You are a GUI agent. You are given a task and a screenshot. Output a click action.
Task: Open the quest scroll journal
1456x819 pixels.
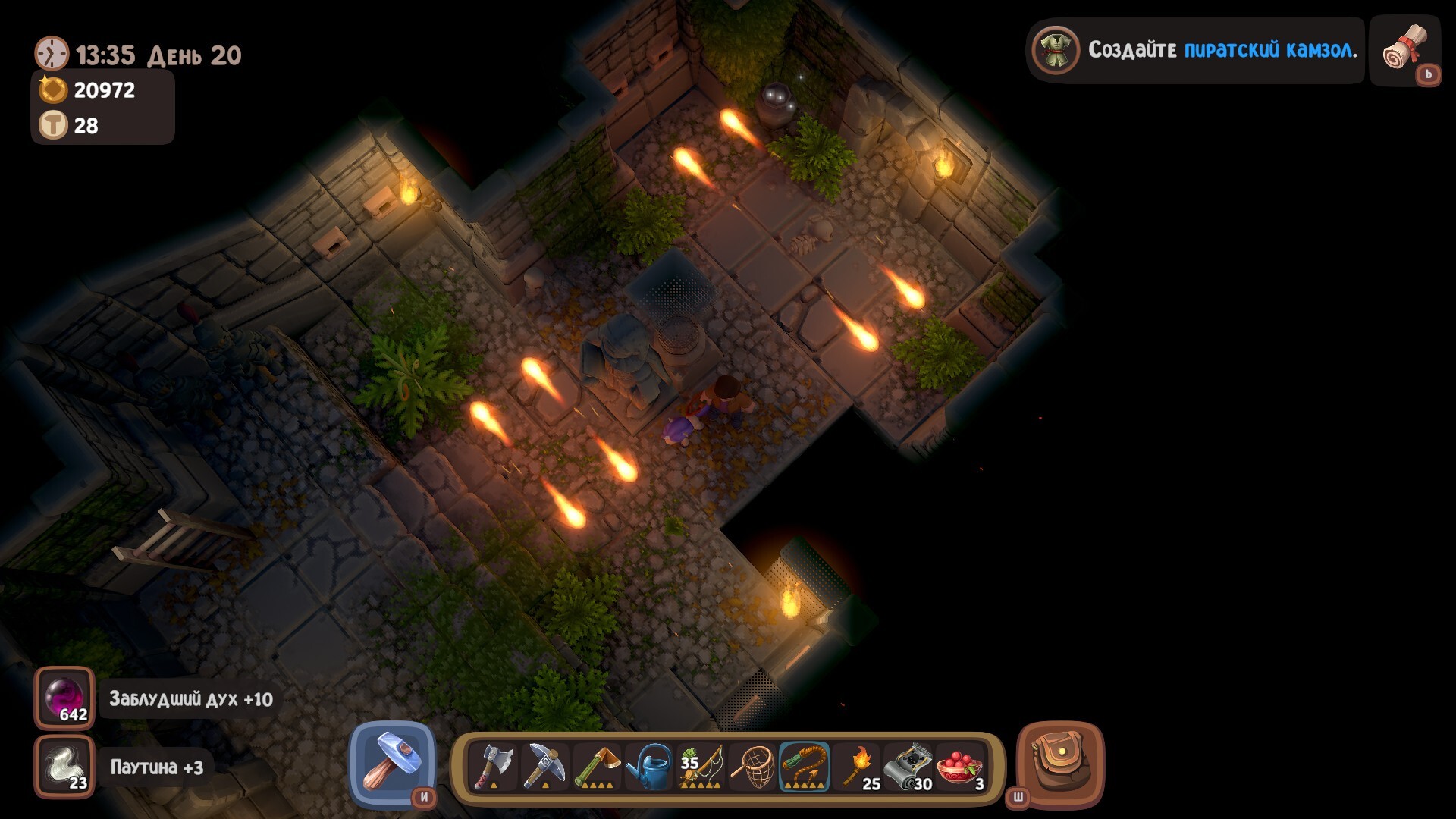(x=1405, y=49)
